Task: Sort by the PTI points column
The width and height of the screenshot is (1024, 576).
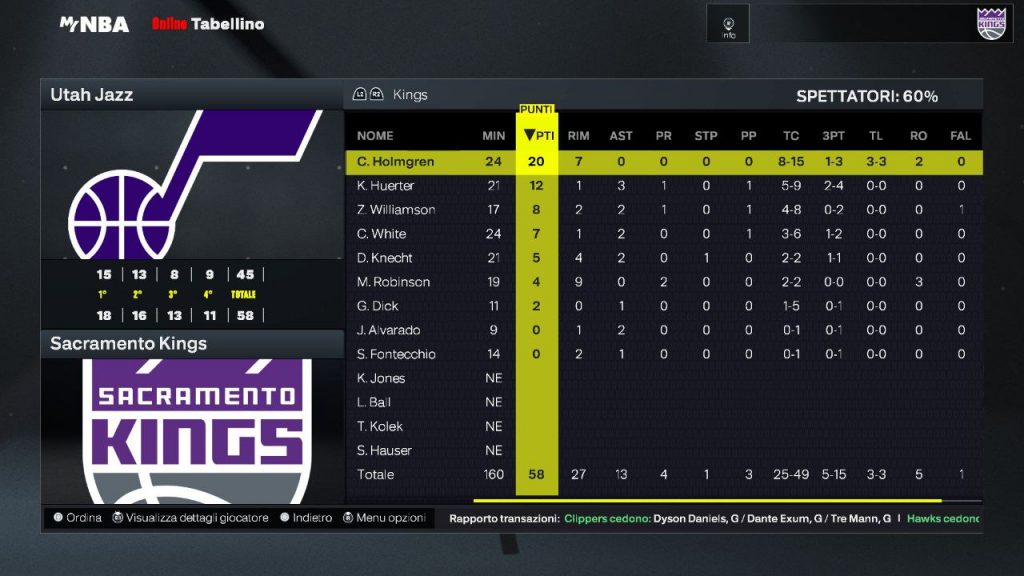Action: tap(538, 136)
